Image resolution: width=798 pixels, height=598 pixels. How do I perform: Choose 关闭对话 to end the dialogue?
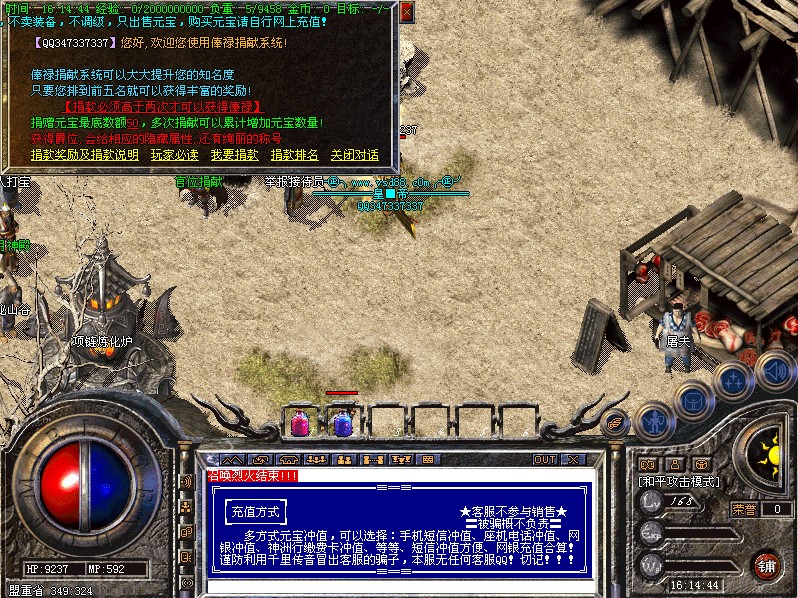tap(354, 155)
